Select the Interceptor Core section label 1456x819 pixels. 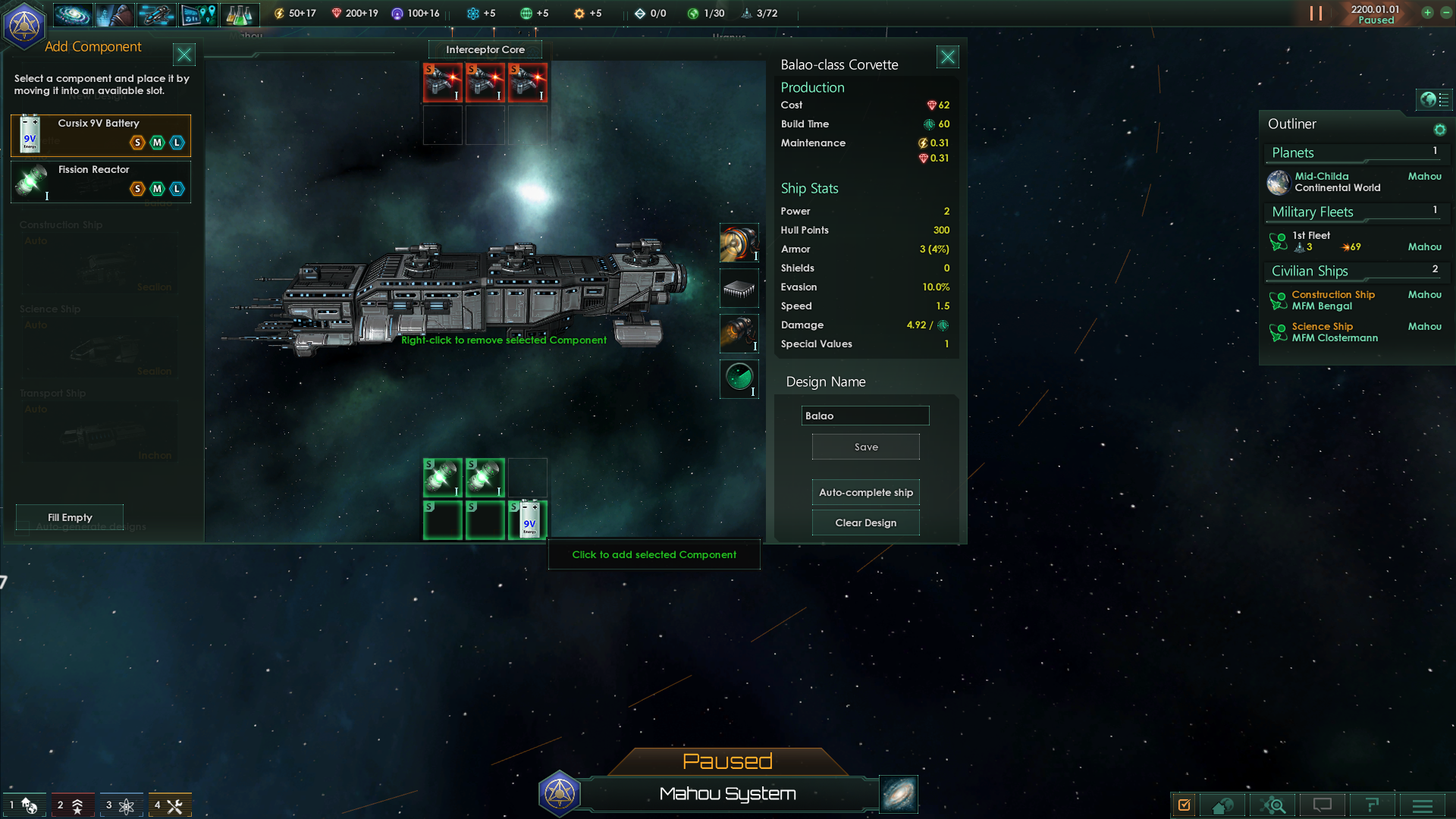[x=485, y=49]
